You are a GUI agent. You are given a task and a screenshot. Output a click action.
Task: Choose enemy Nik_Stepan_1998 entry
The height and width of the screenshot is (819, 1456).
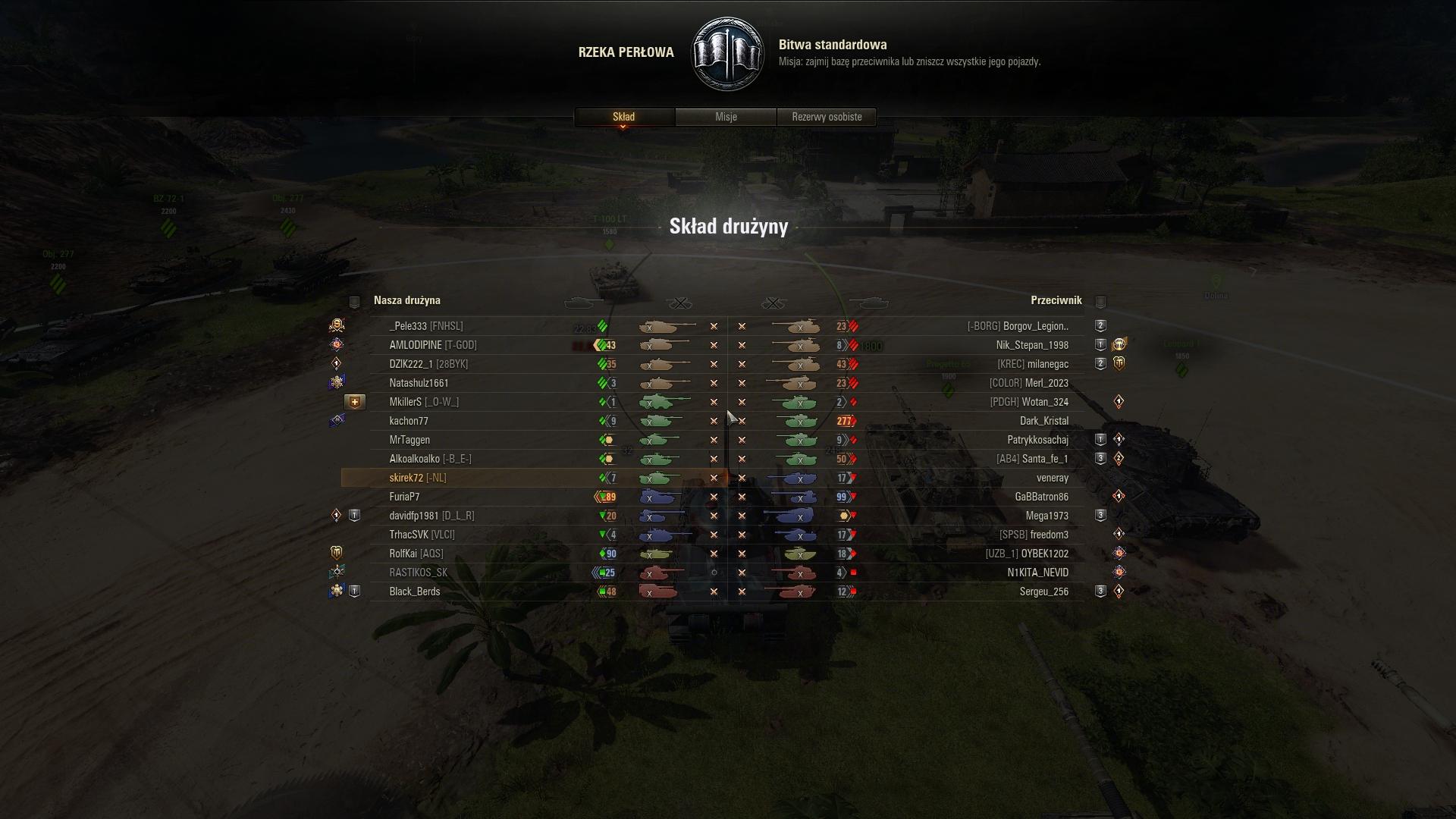1032,345
